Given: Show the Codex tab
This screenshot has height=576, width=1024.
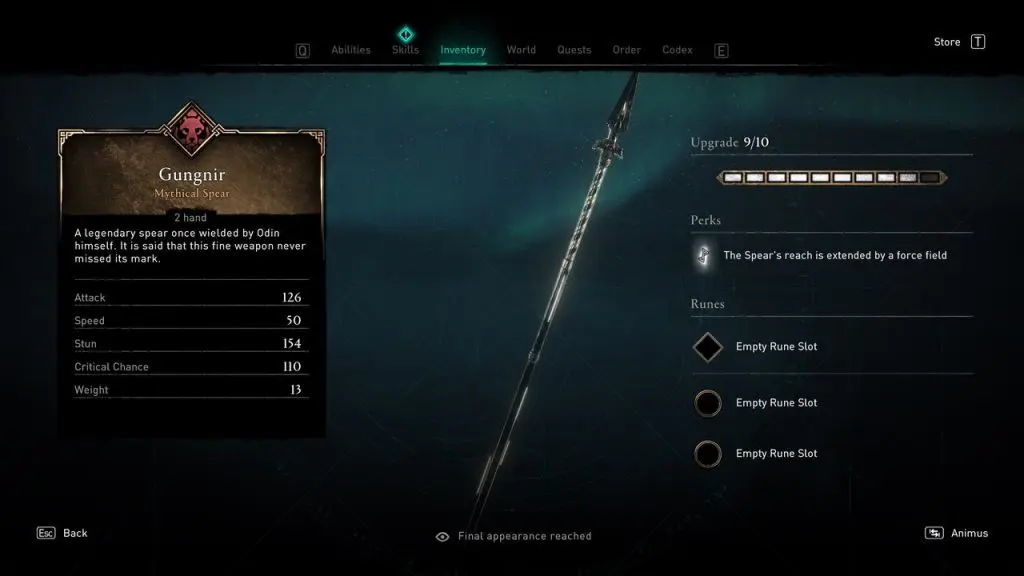Looking at the screenshot, I should click(x=677, y=50).
